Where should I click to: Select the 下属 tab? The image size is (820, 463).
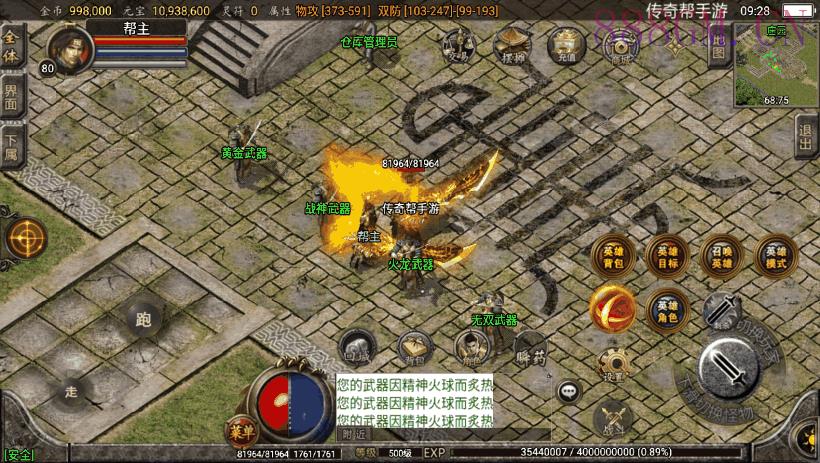11,146
